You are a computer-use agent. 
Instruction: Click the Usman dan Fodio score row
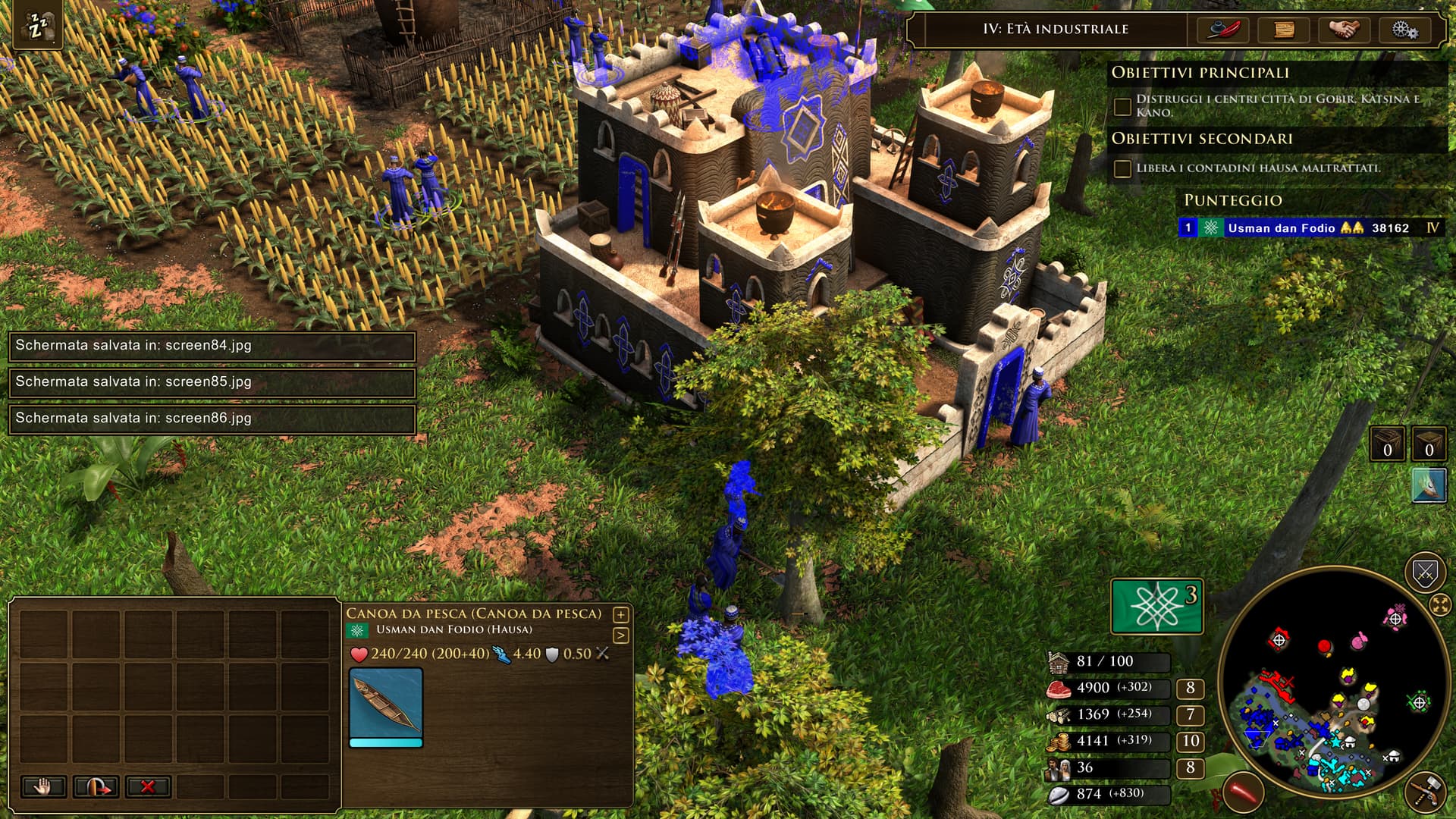coord(1311,227)
